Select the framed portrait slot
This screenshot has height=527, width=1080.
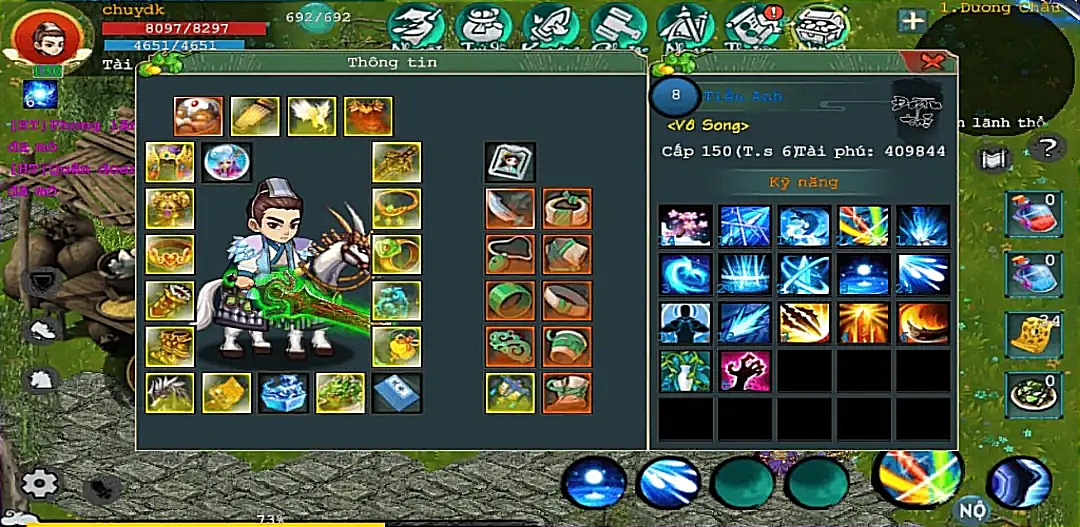pos(510,162)
